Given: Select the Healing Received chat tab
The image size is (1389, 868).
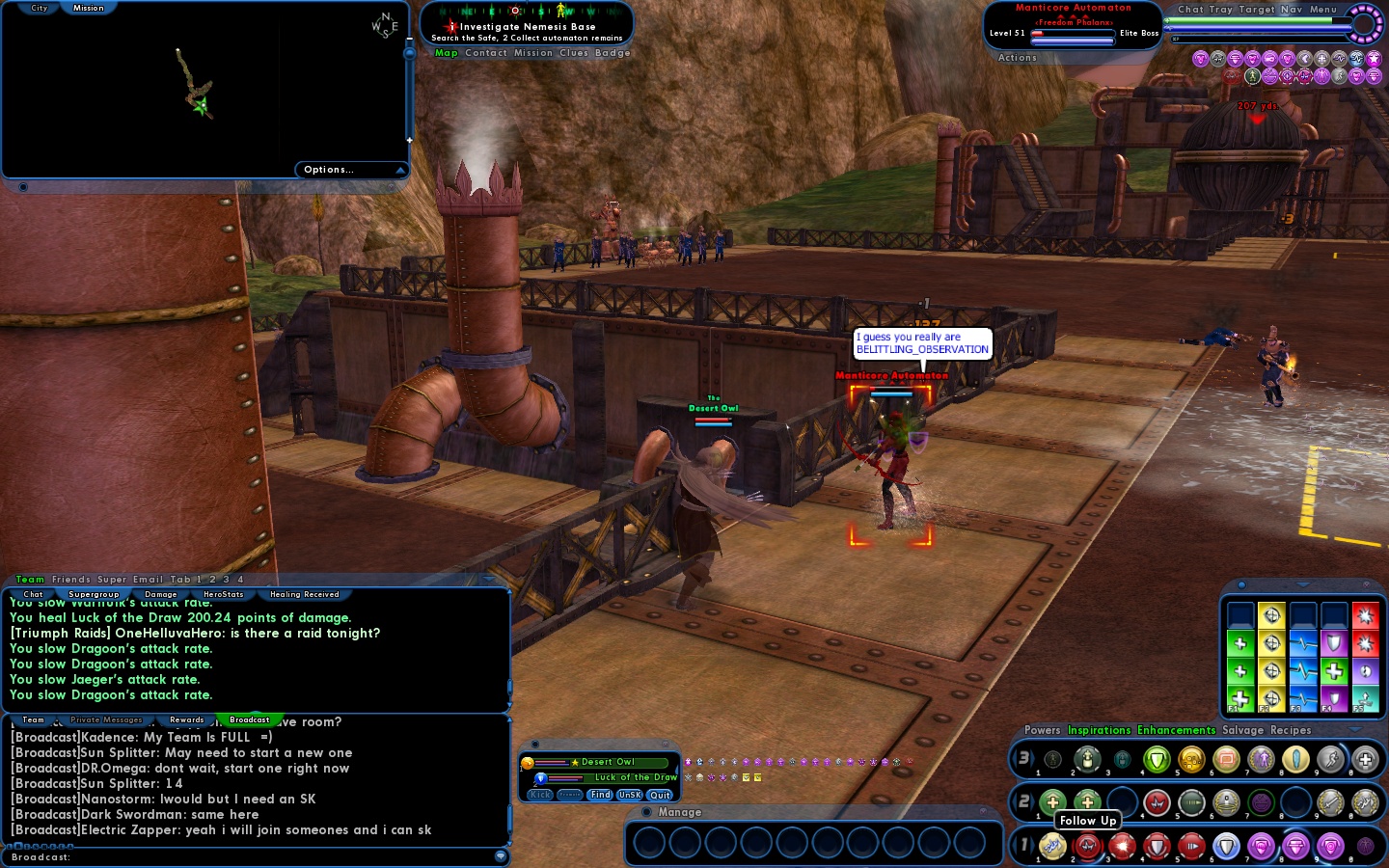Looking at the screenshot, I should coord(305,594).
